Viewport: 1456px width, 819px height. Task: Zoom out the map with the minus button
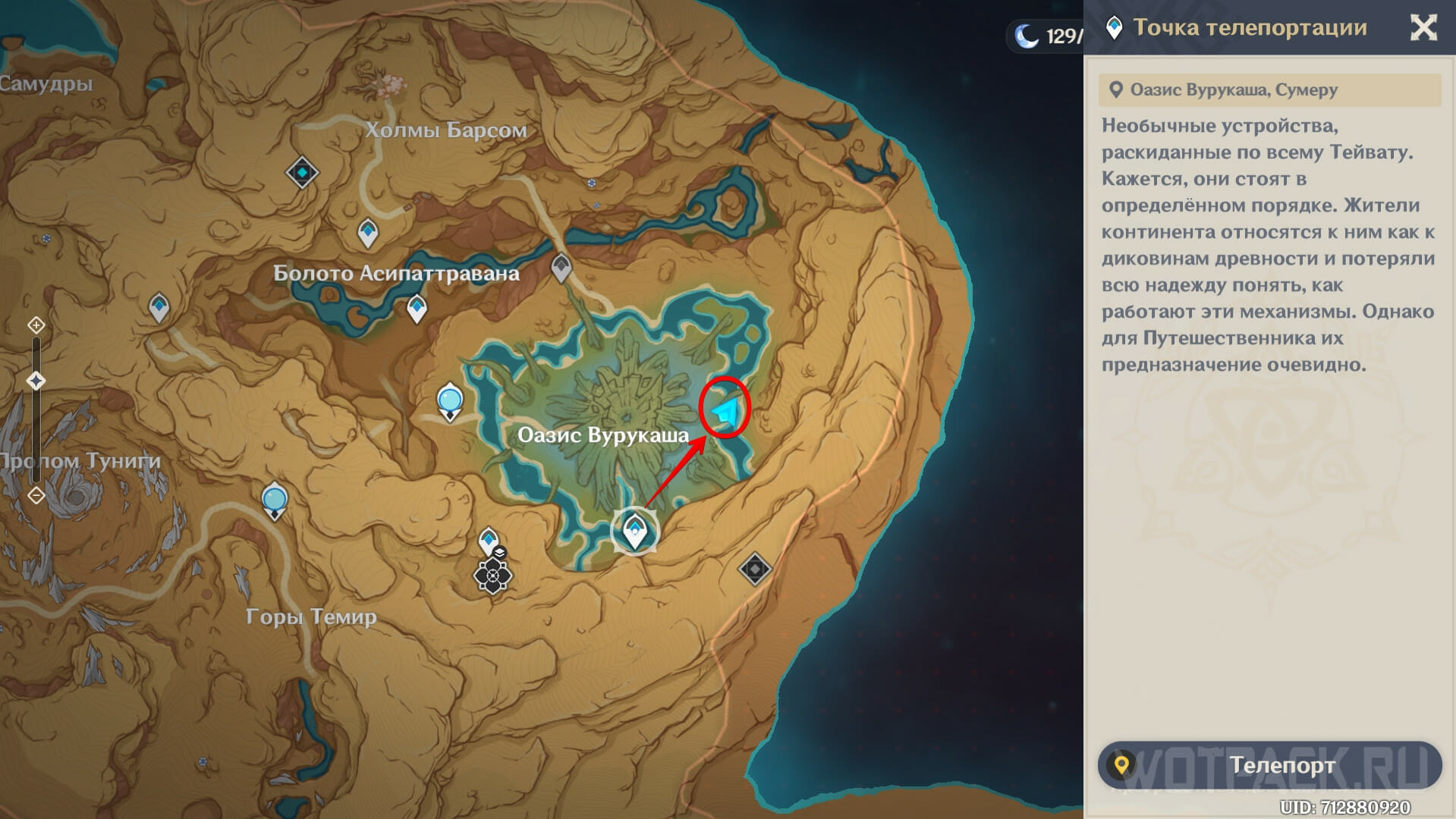pyautogui.click(x=36, y=495)
